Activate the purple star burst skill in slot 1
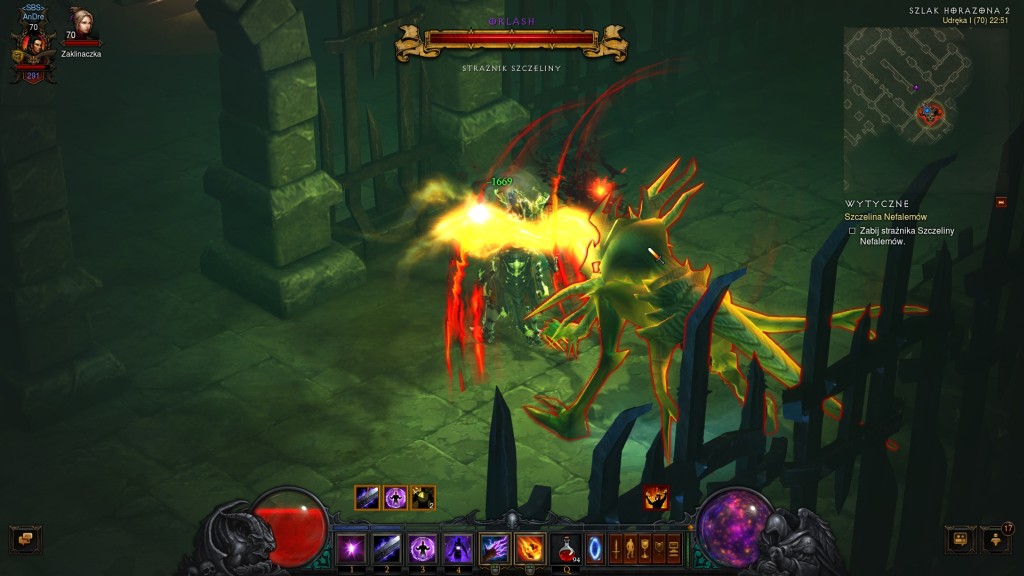 click(351, 548)
